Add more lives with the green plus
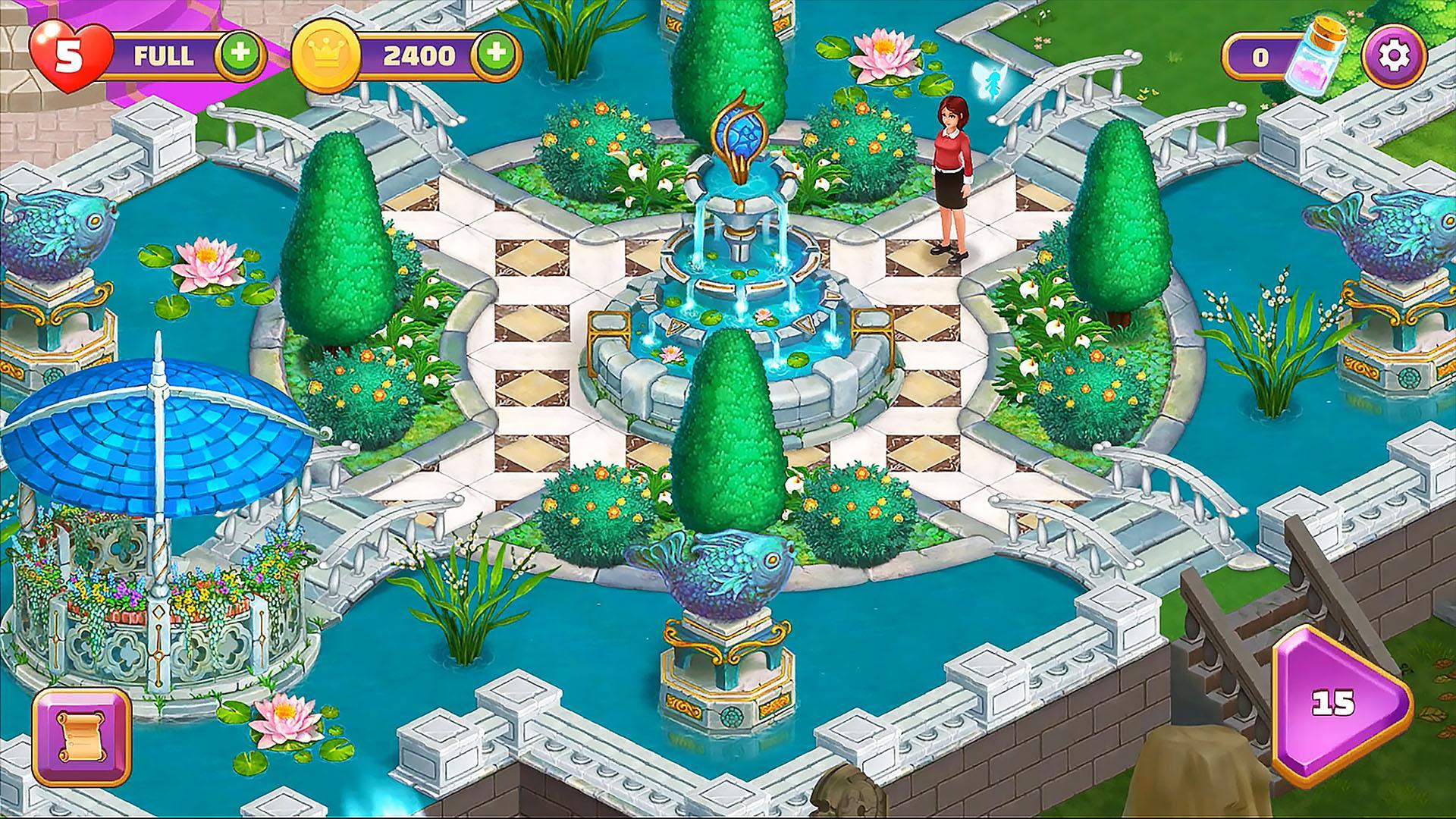Image resolution: width=1456 pixels, height=819 pixels. [240, 55]
